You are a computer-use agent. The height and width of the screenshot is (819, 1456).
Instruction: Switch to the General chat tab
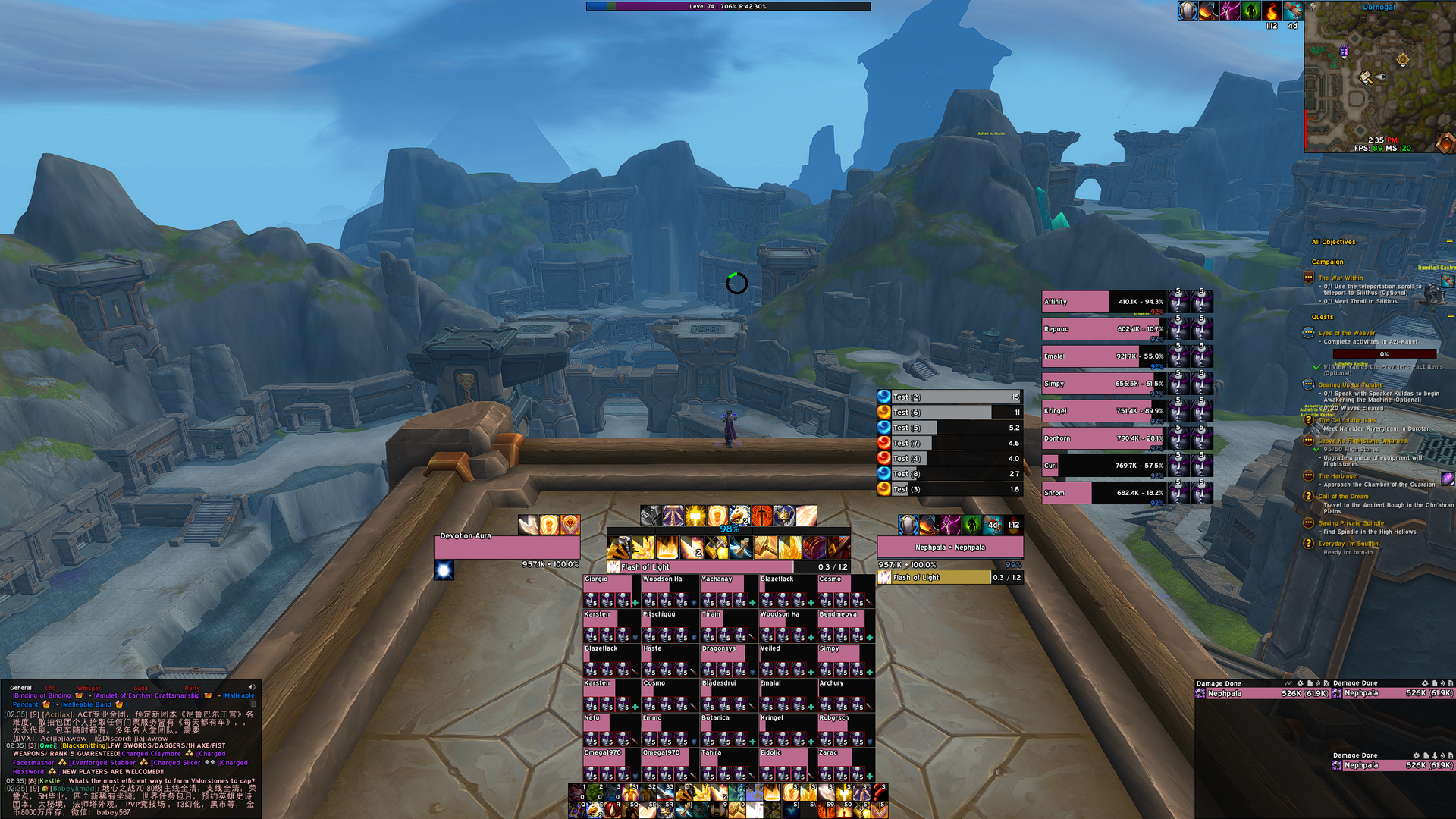[x=20, y=688]
